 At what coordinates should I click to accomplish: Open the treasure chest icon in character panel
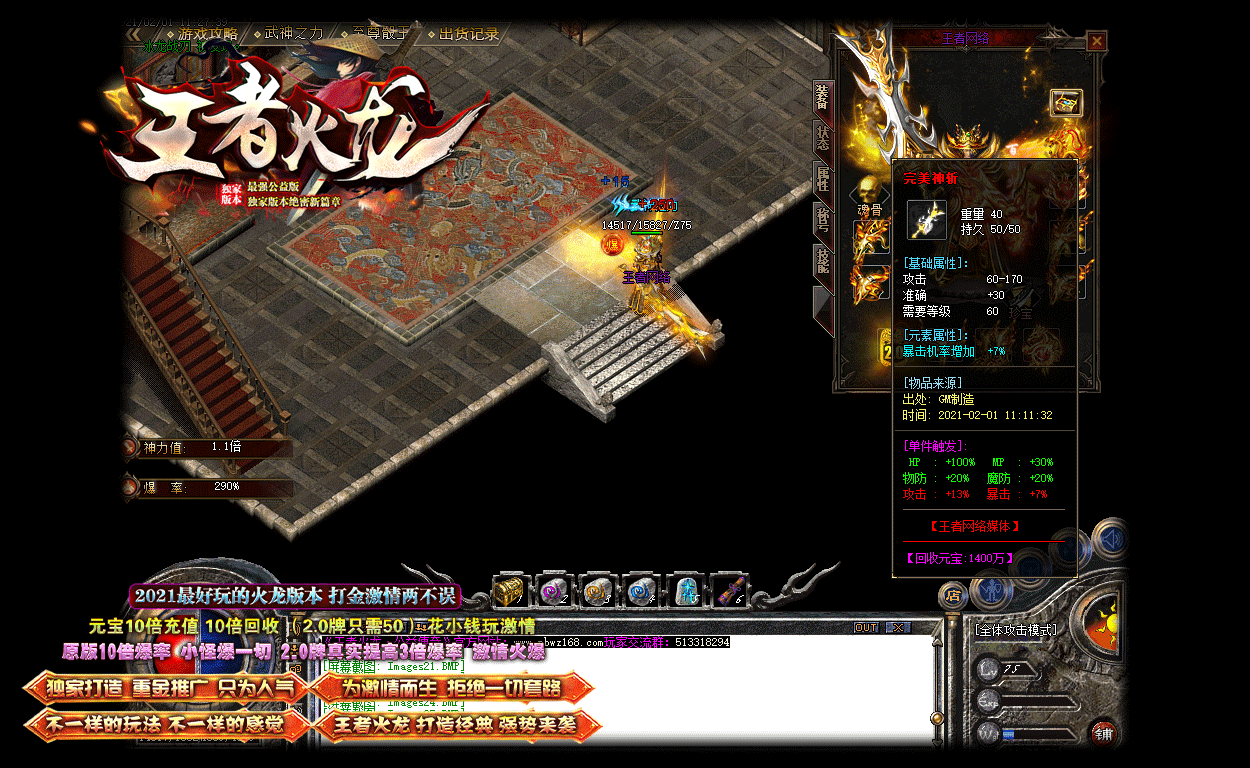[x=1065, y=102]
